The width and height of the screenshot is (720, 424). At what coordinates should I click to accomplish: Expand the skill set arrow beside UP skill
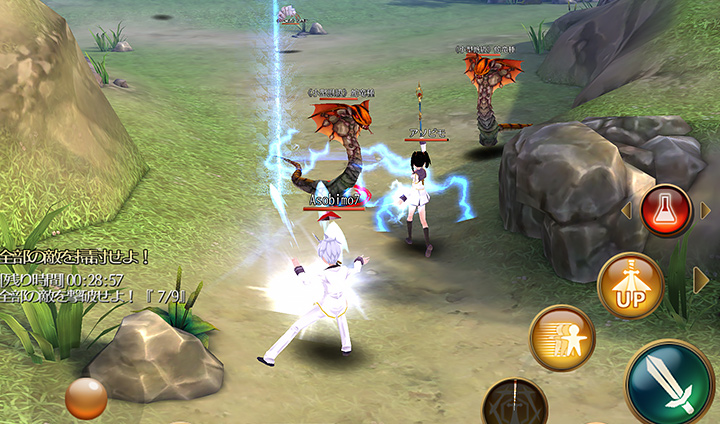[701, 282]
